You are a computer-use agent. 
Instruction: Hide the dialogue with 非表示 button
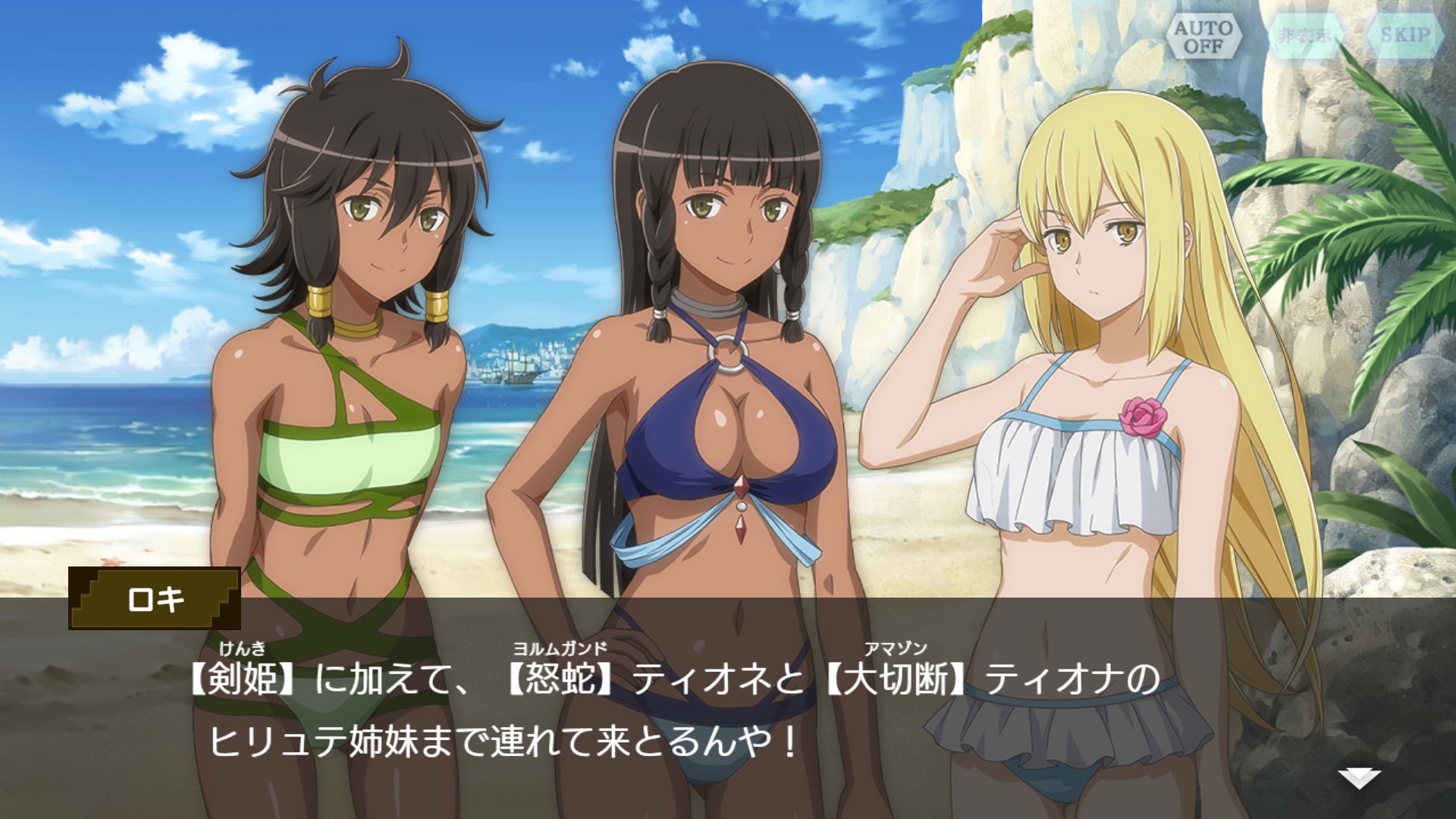pyautogui.click(x=1304, y=36)
